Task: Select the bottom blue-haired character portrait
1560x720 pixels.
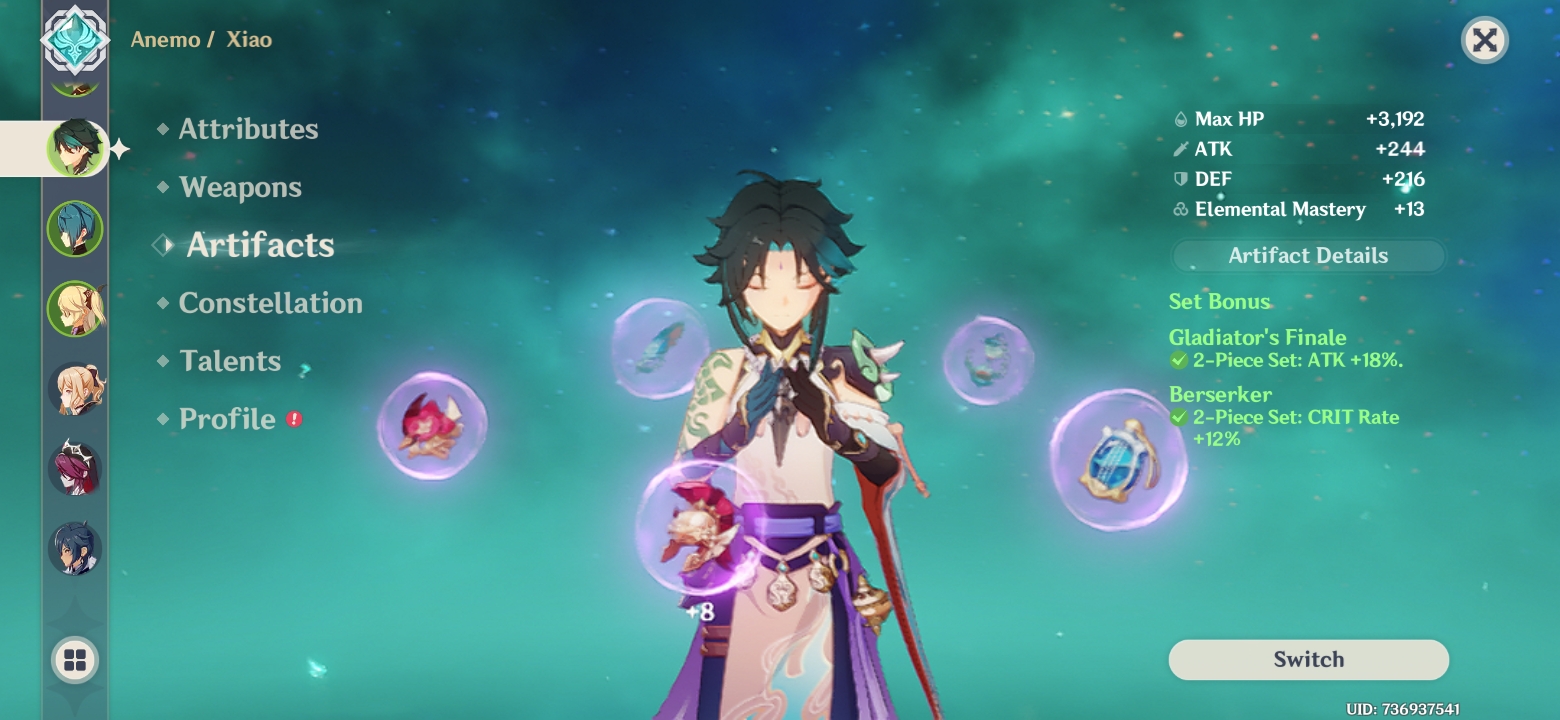Action: point(75,548)
